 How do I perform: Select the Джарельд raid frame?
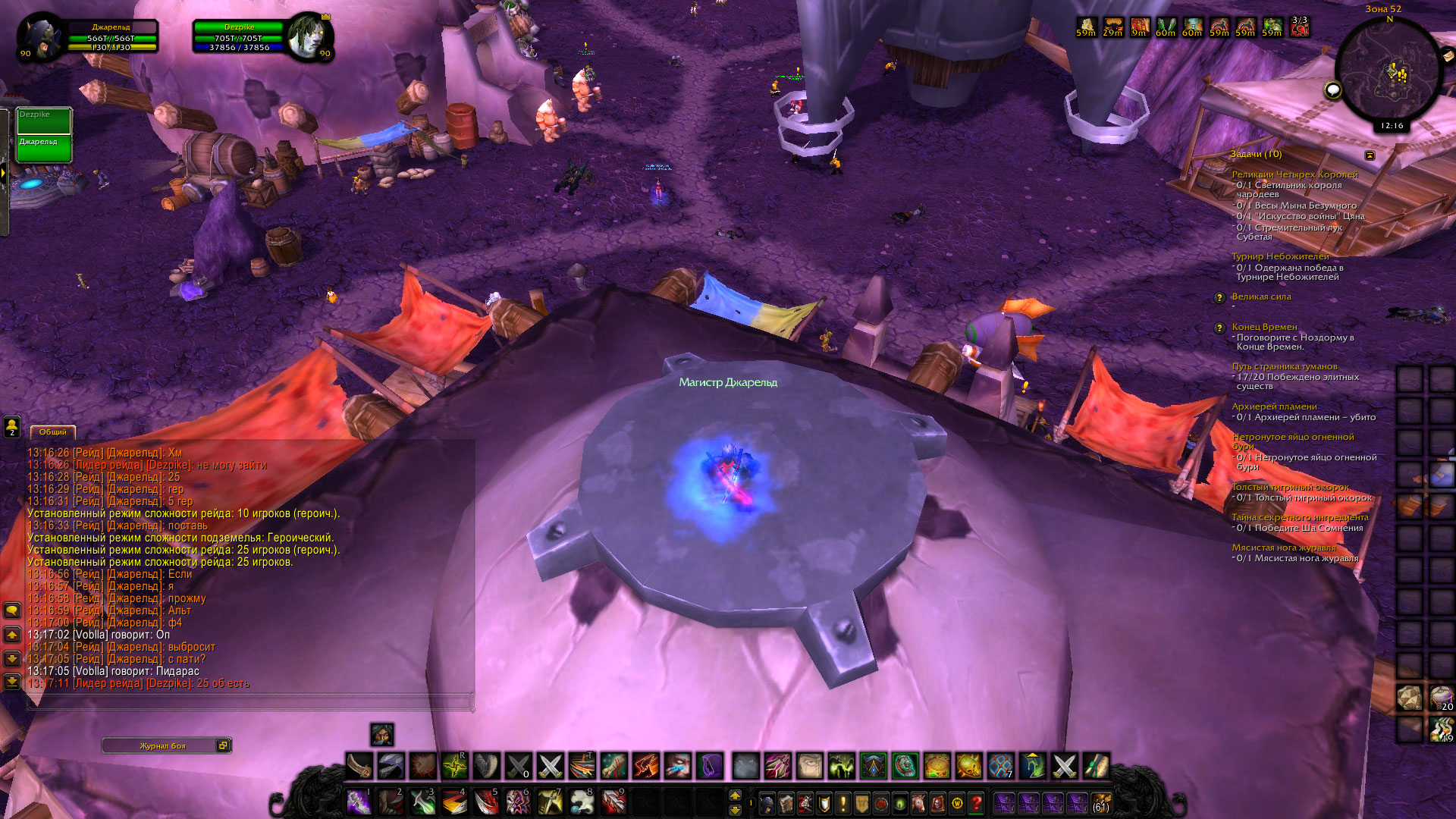pyautogui.click(x=44, y=149)
